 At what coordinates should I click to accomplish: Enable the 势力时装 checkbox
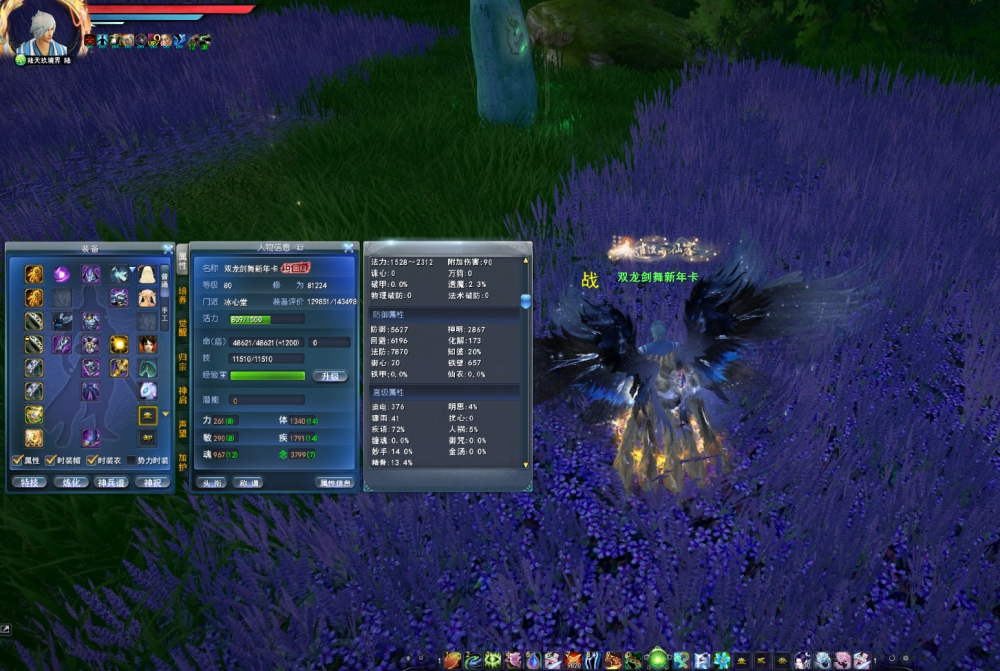[132, 460]
